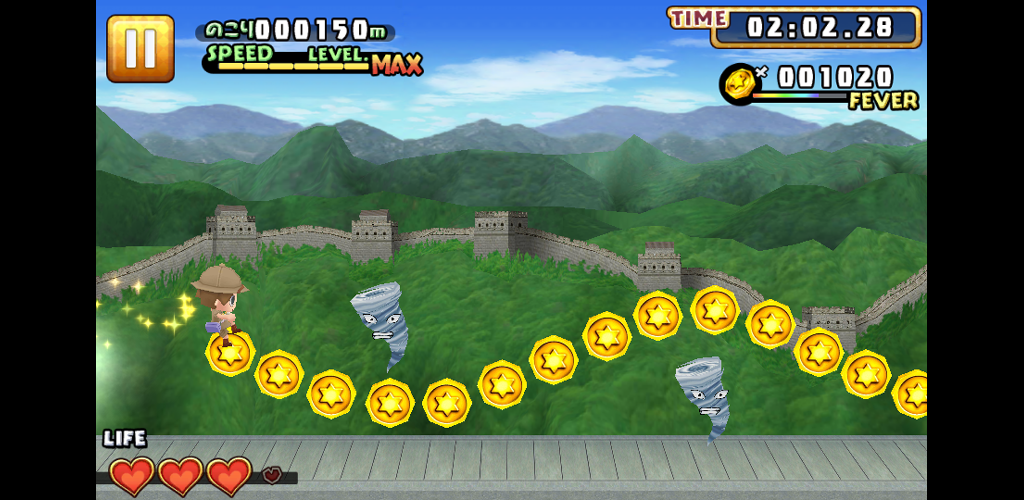The height and width of the screenshot is (500, 1024).
Task: Pause the game with the orange button
Action: 140,48
